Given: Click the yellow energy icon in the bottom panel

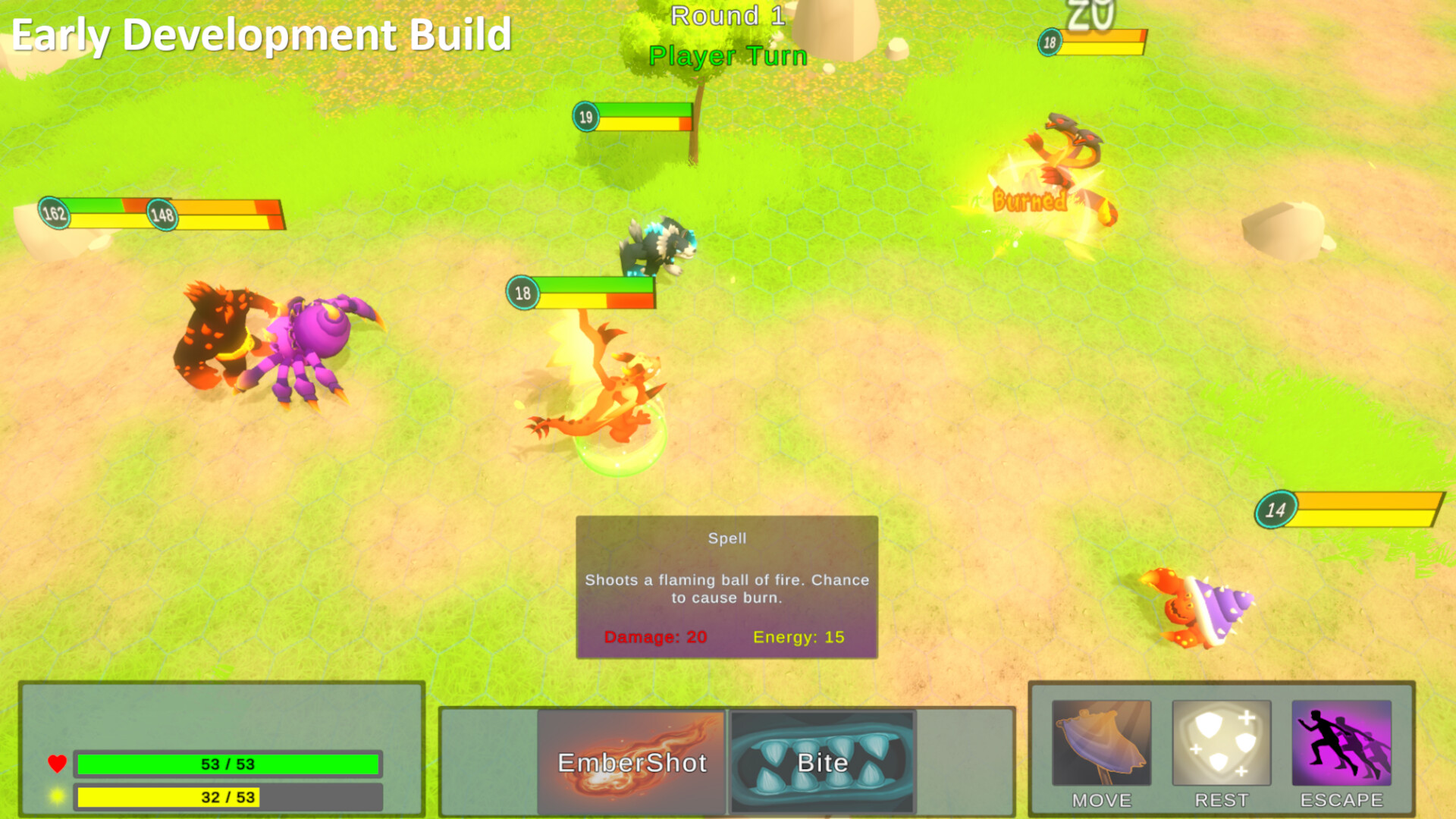Looking at the screenshot, I should click(56, 796).
